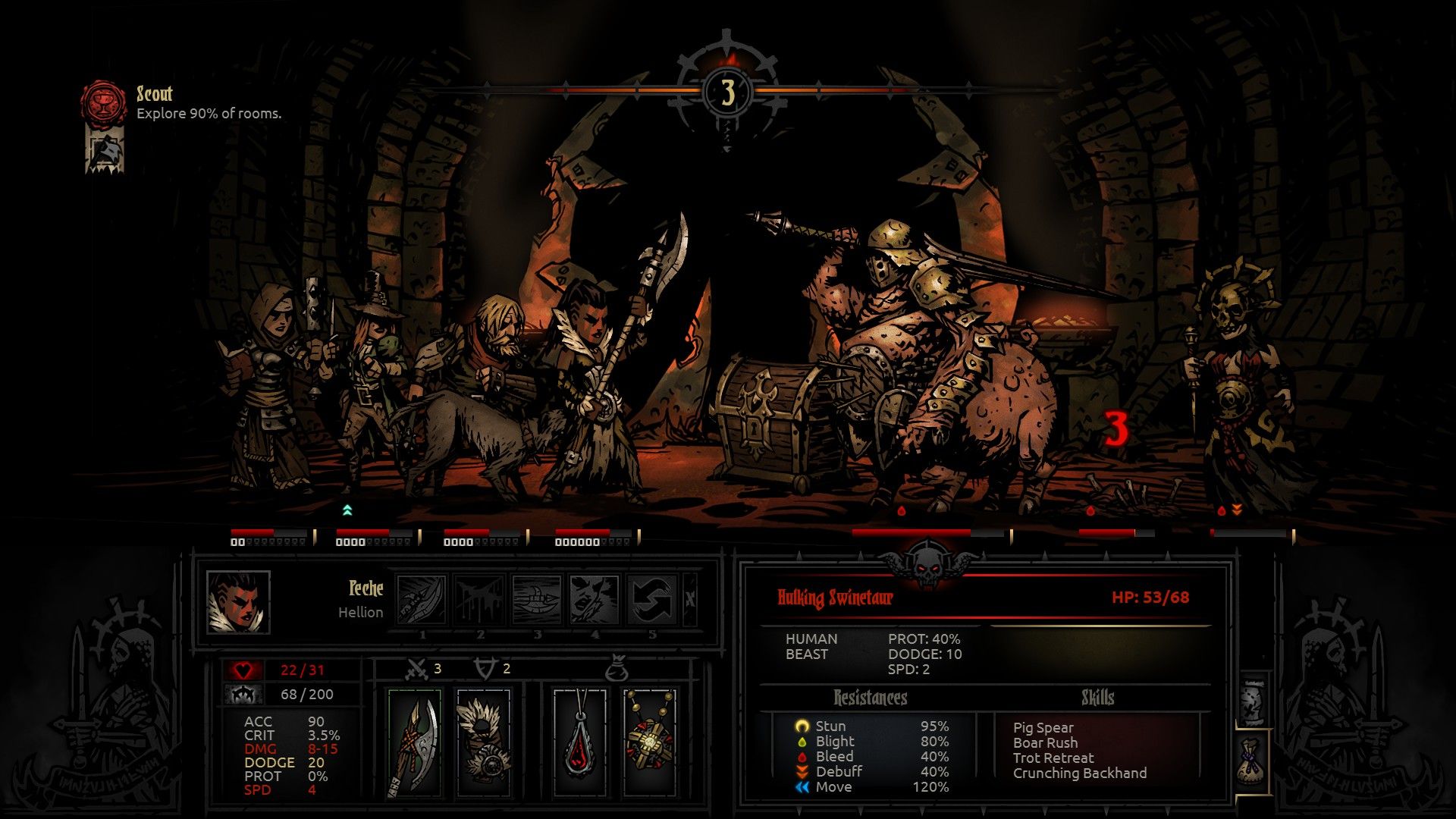Select the gold cross medallion trinket
The image size is (1456, 819).
point(650,742)
